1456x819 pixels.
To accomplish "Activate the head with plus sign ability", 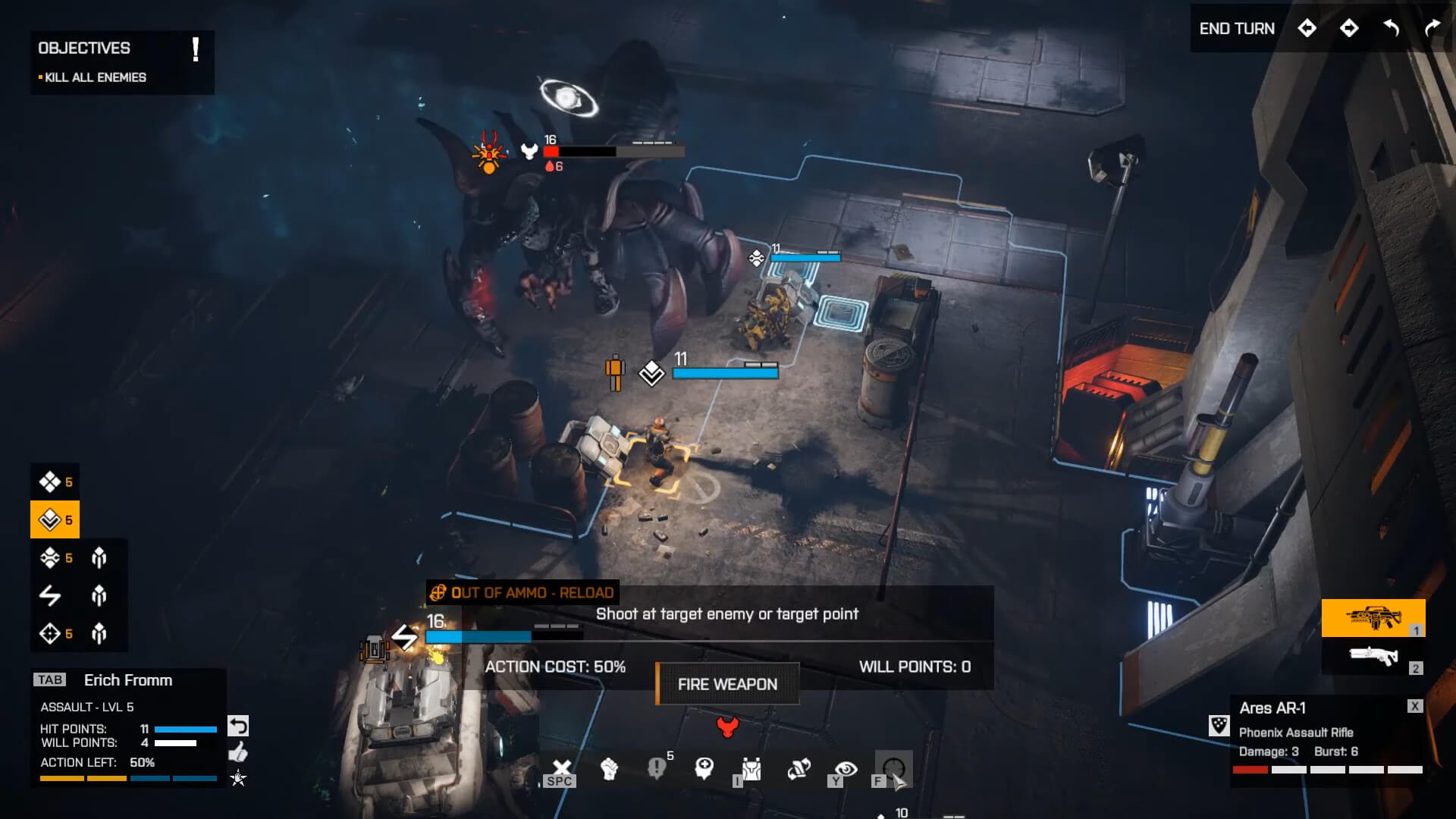I will (x=704, y=769).
